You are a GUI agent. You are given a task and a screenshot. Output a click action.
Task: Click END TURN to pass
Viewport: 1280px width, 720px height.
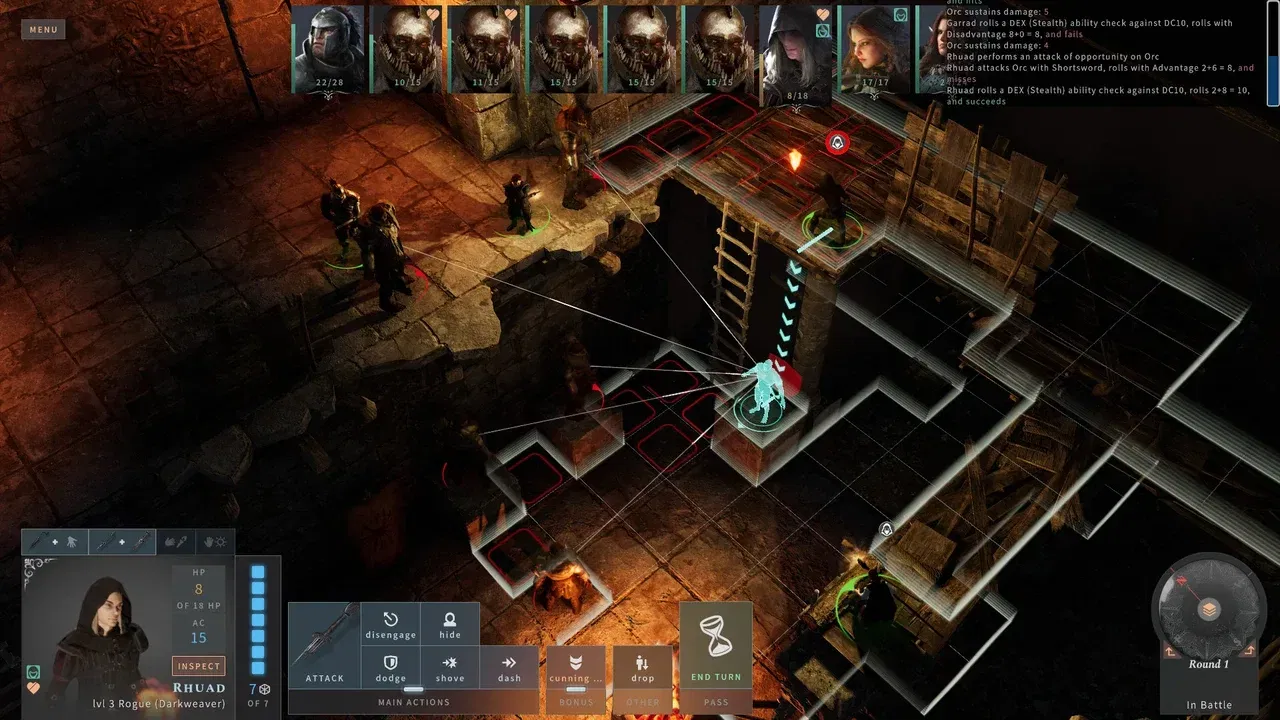(716, 677)
